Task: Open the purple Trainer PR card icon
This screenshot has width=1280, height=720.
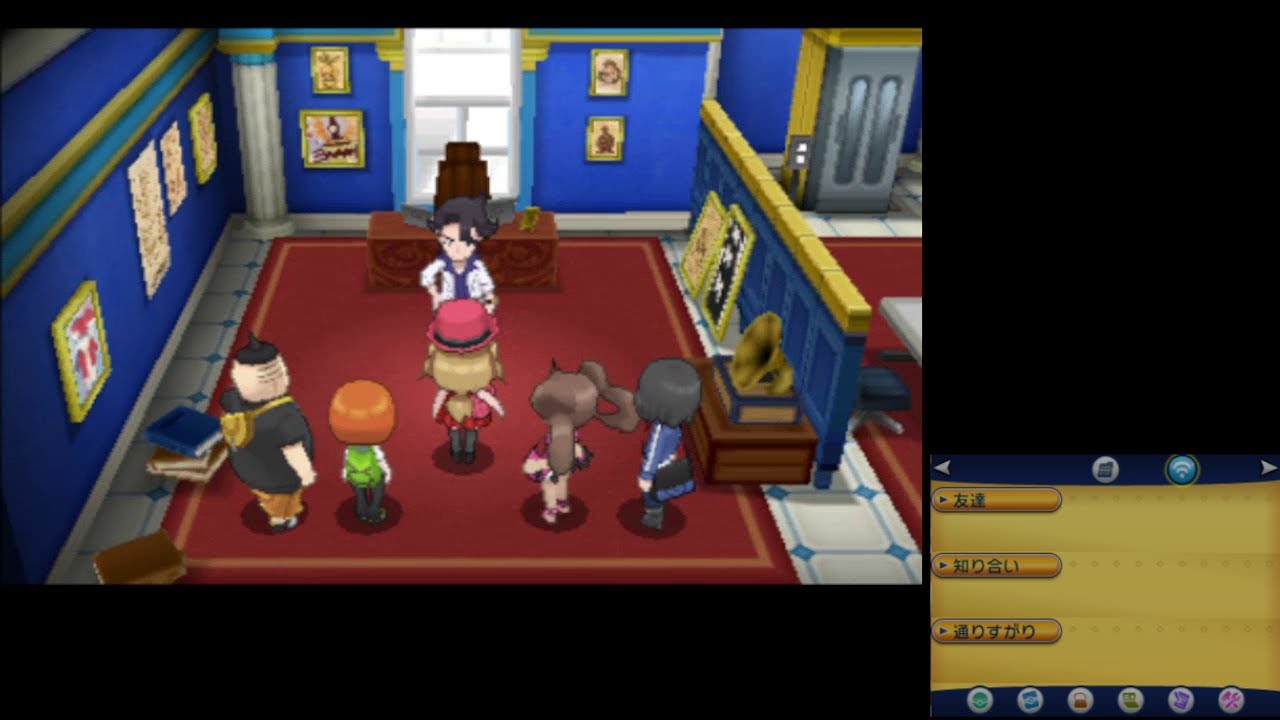Action: point(1180,700)
